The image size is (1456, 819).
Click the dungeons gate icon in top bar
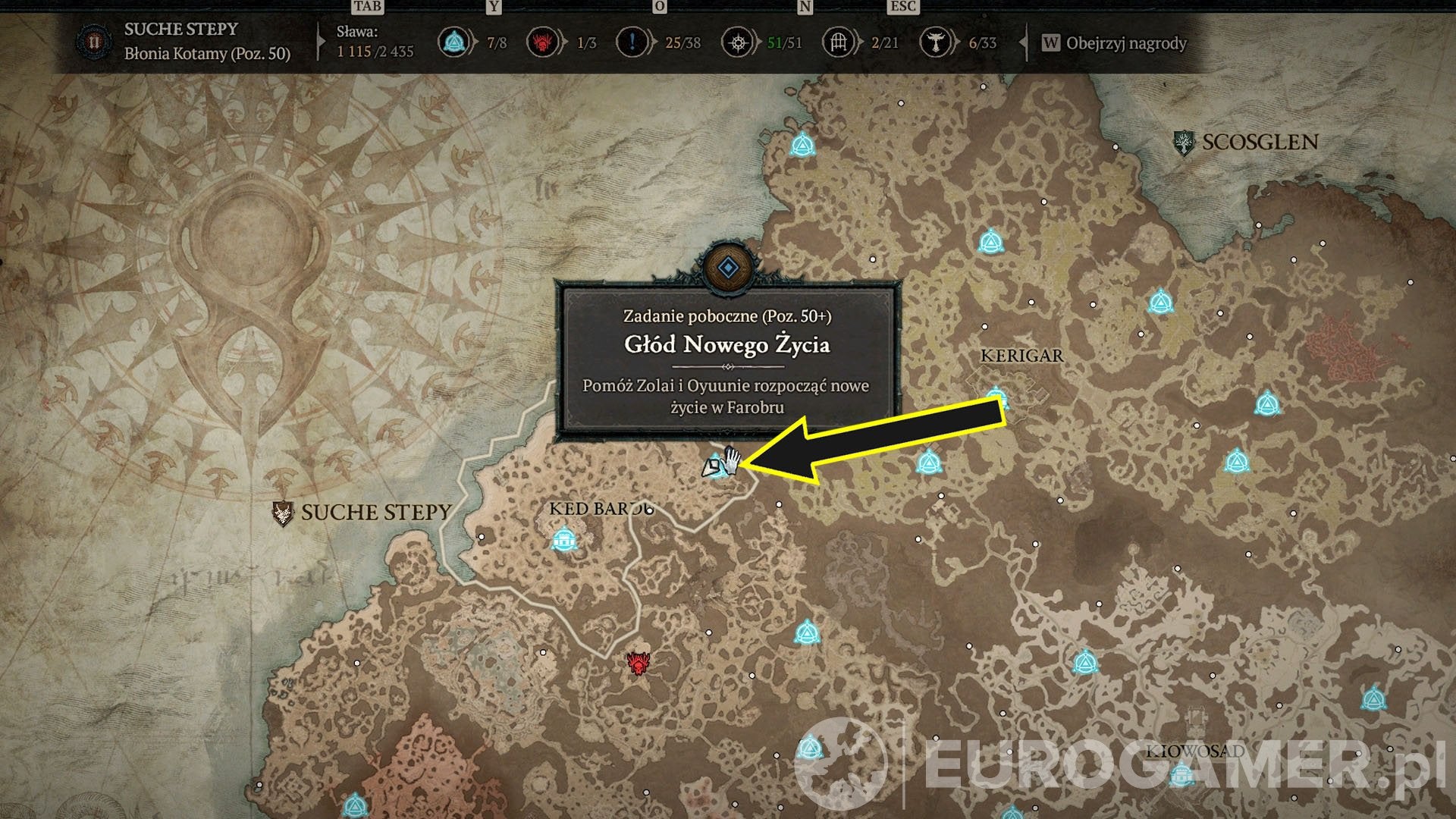pos(838,42)
